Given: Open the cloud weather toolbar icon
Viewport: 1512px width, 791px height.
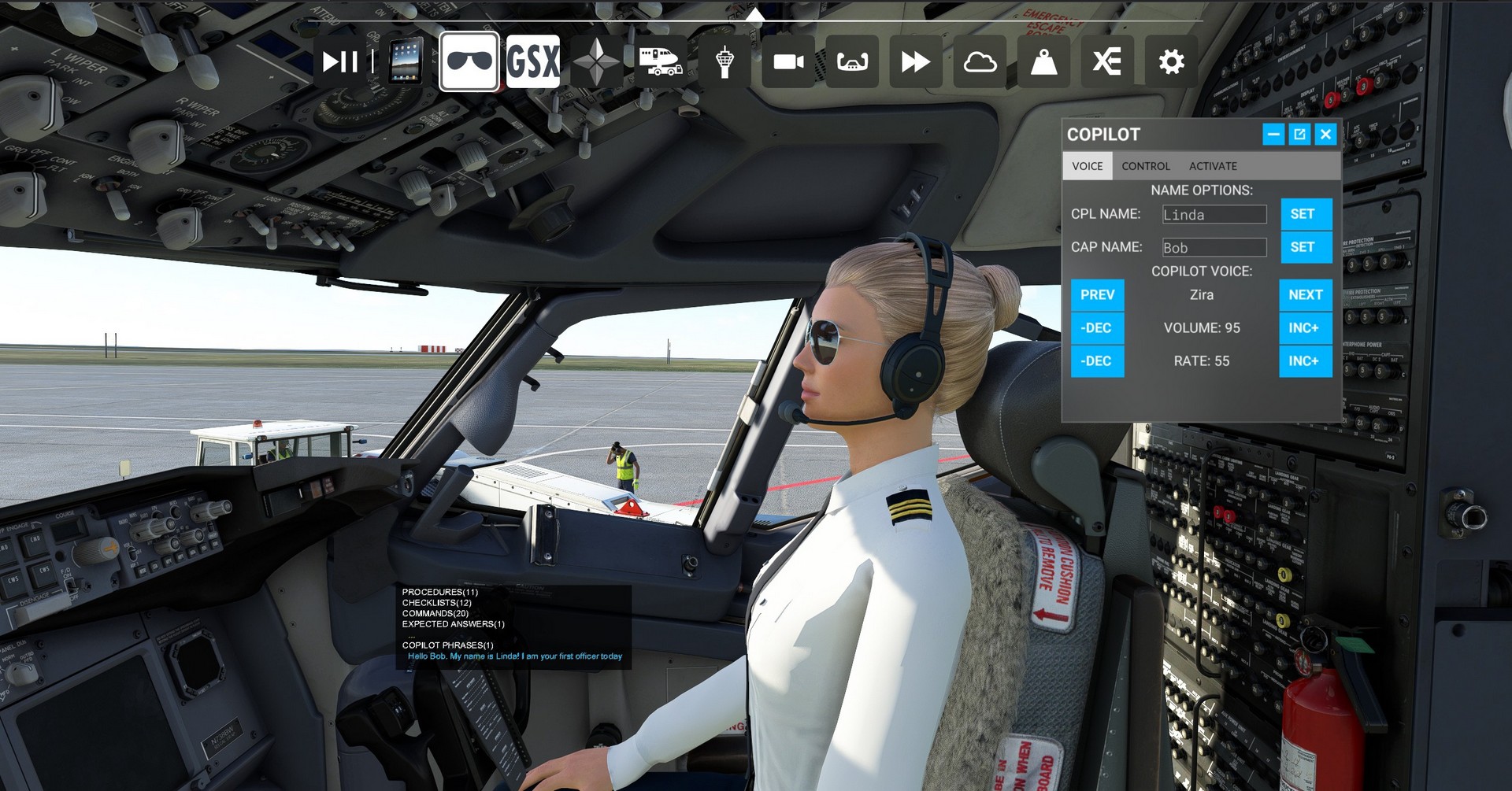Looking at the screenshot, I should coord(980,61).
